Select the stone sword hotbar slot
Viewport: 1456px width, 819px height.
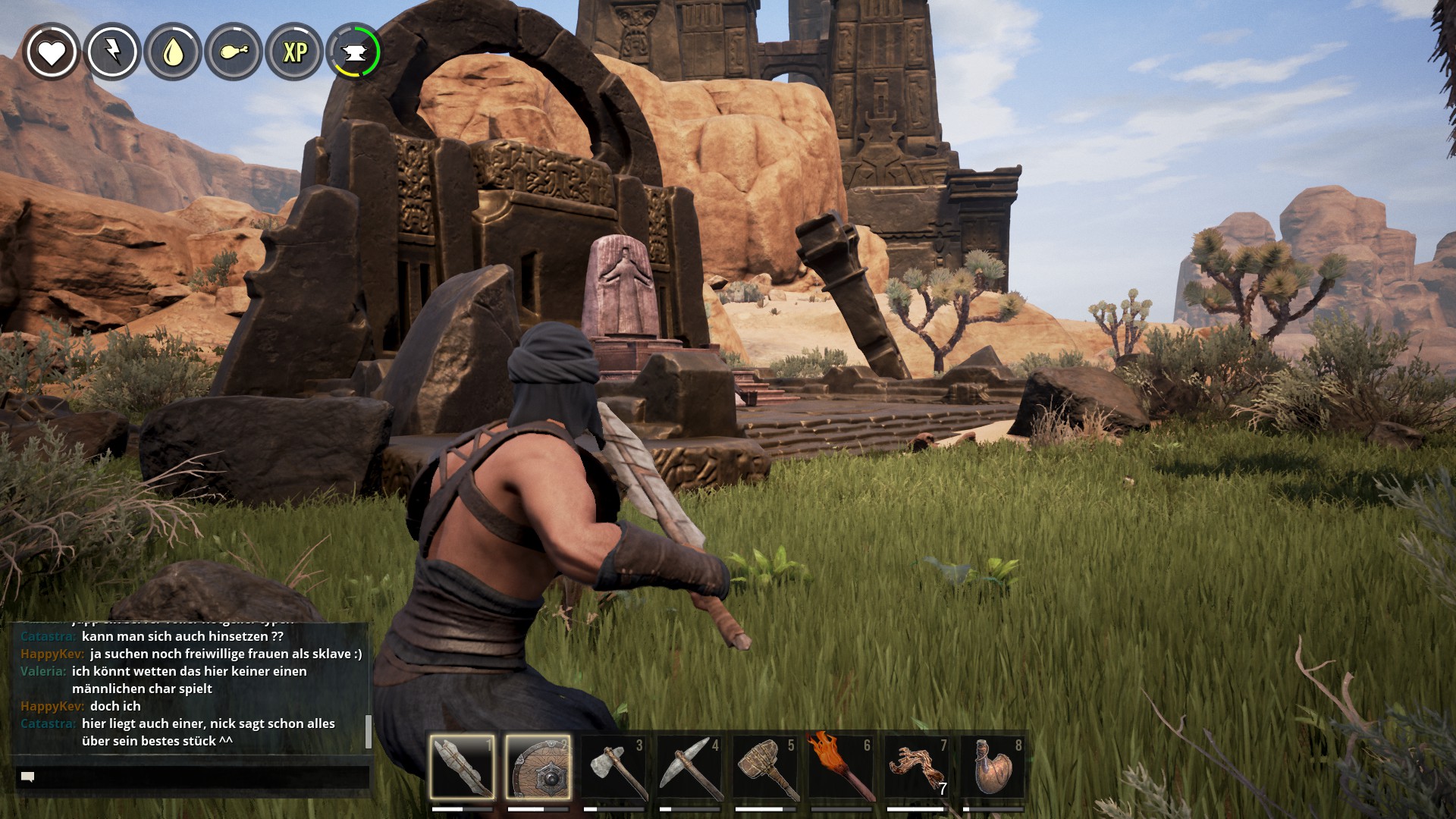462,767
